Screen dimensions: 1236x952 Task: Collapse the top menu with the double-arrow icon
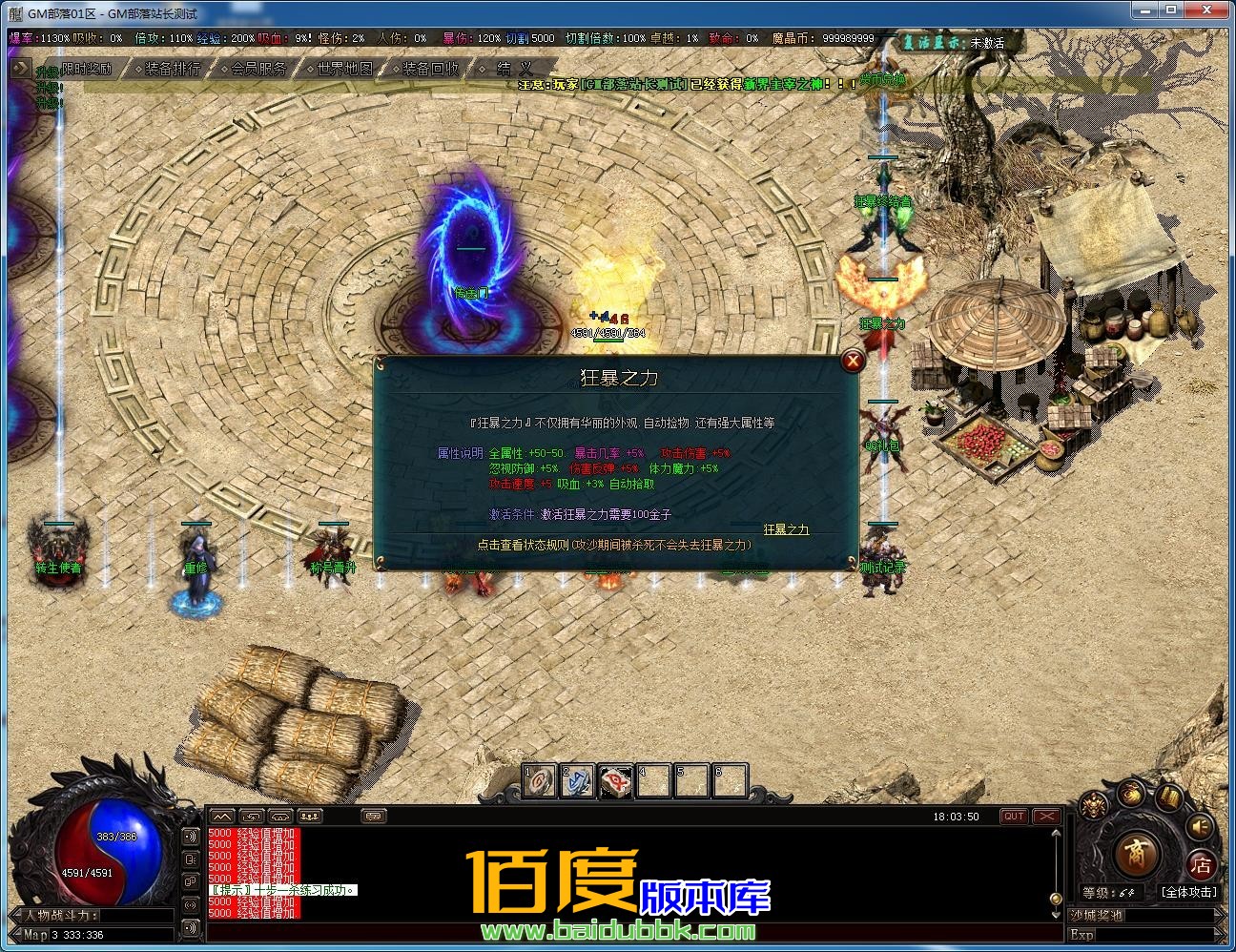pyautogui.click(x=19, y=68)
